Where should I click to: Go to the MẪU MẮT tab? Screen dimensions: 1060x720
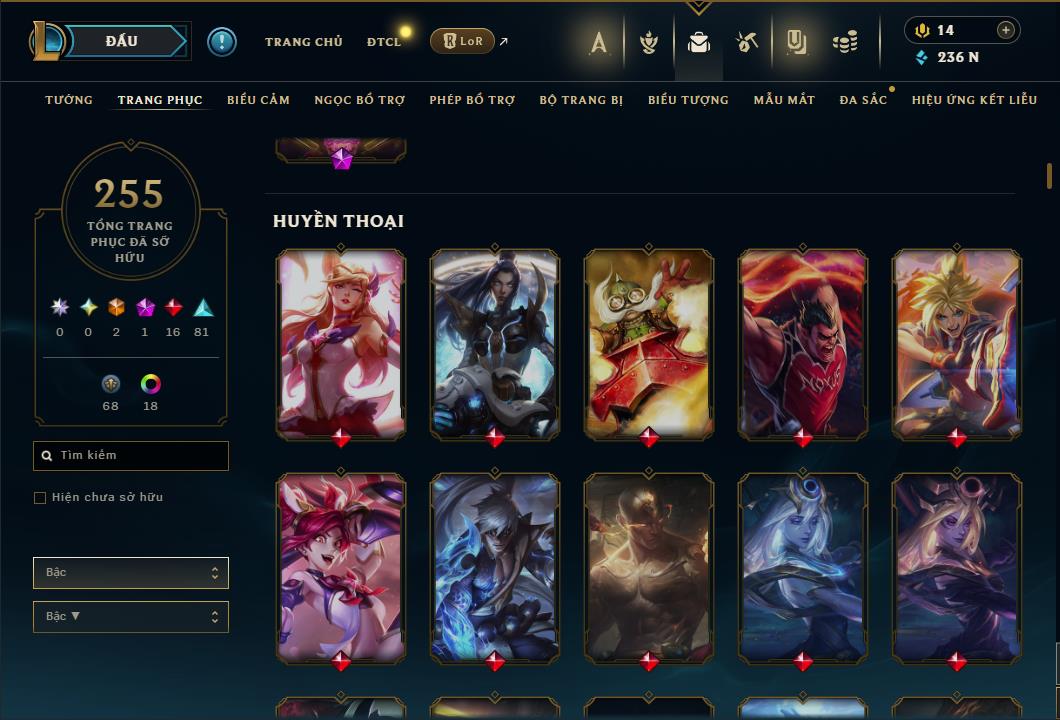point(784,100)
